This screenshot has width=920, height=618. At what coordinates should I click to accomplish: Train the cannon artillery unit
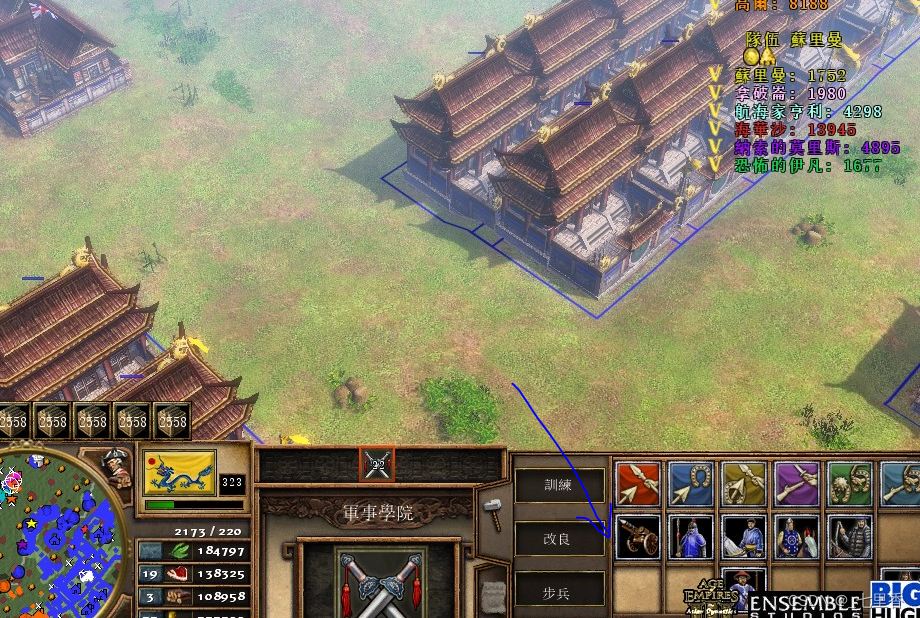(638, 537)
